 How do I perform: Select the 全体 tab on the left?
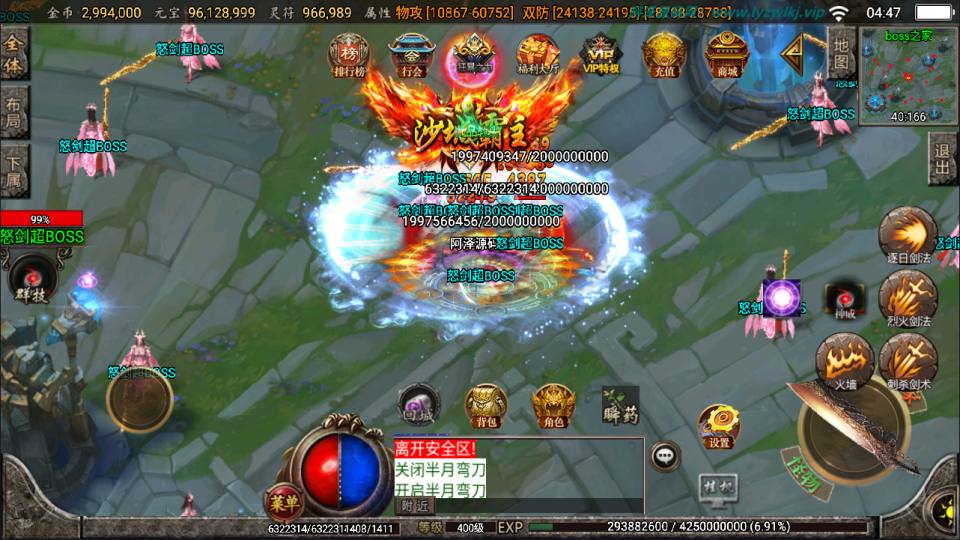coord(14,55)
